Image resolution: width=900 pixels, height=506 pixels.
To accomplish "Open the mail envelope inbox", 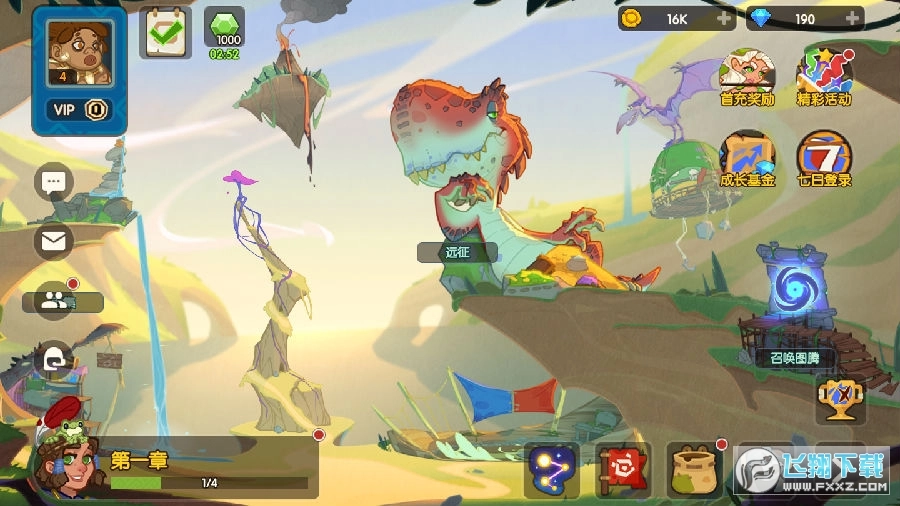I will (x=54, y=240).
